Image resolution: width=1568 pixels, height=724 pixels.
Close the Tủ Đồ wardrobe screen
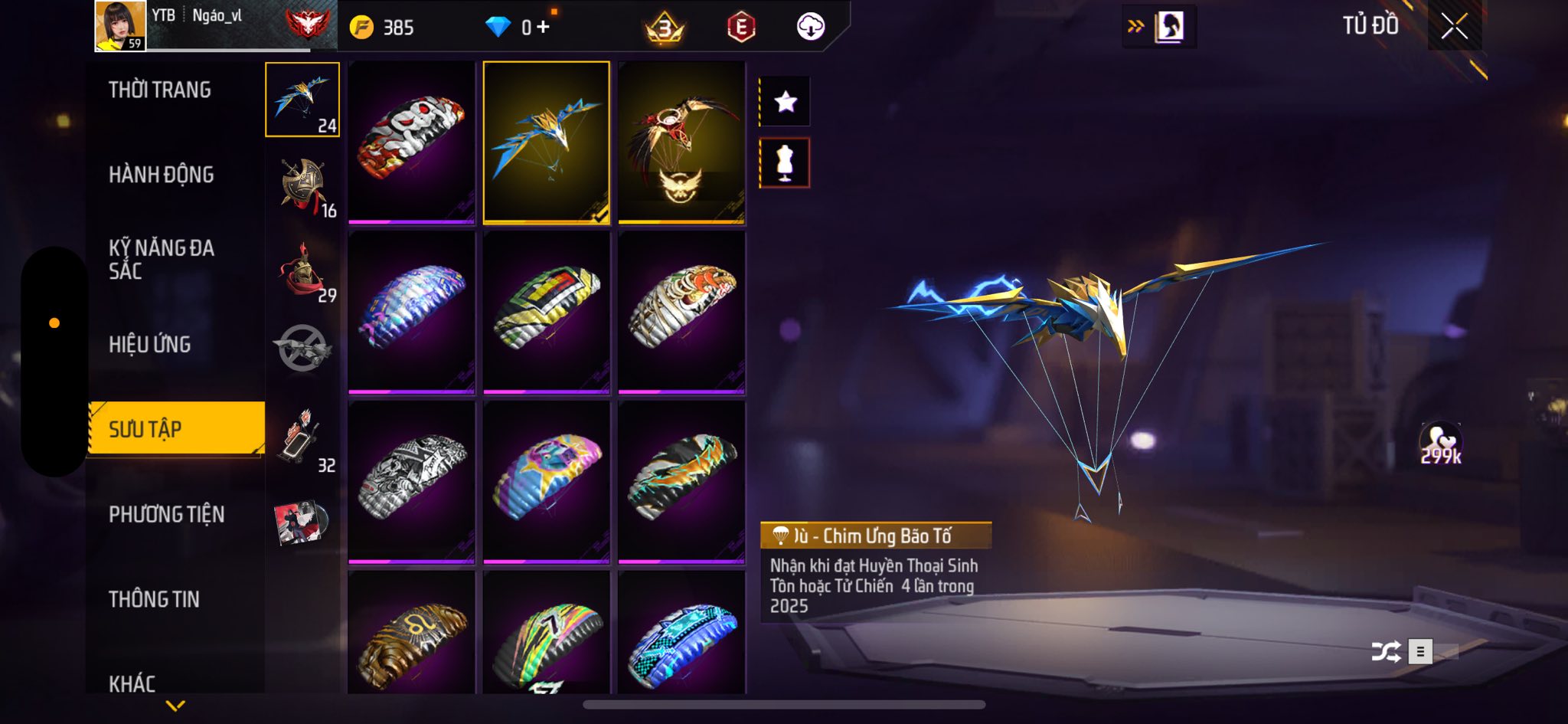1454,27
